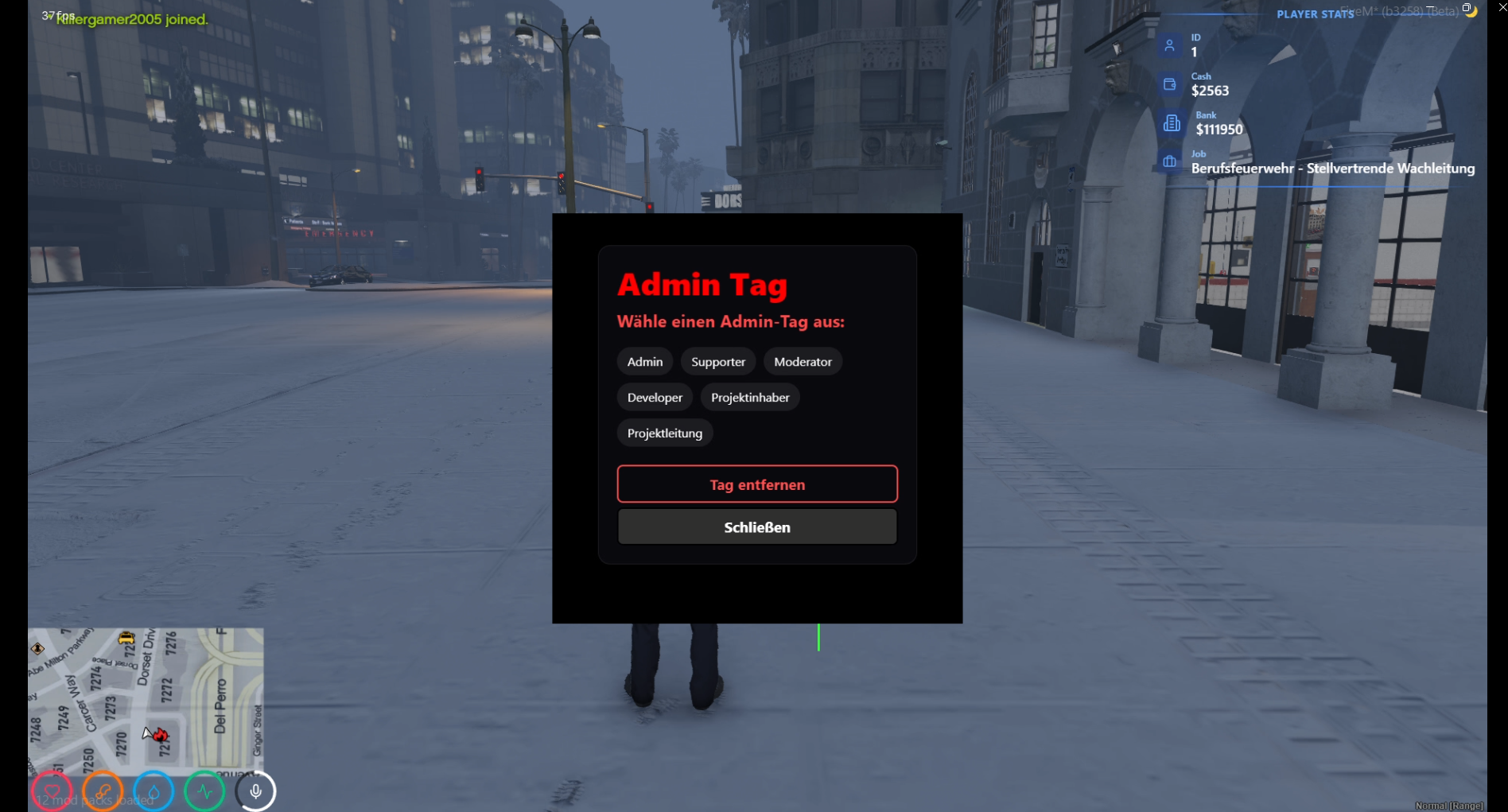This screenshot has width=1508, height=812.
Task: Close the dialog via Schließen
Action: point(756,526)
